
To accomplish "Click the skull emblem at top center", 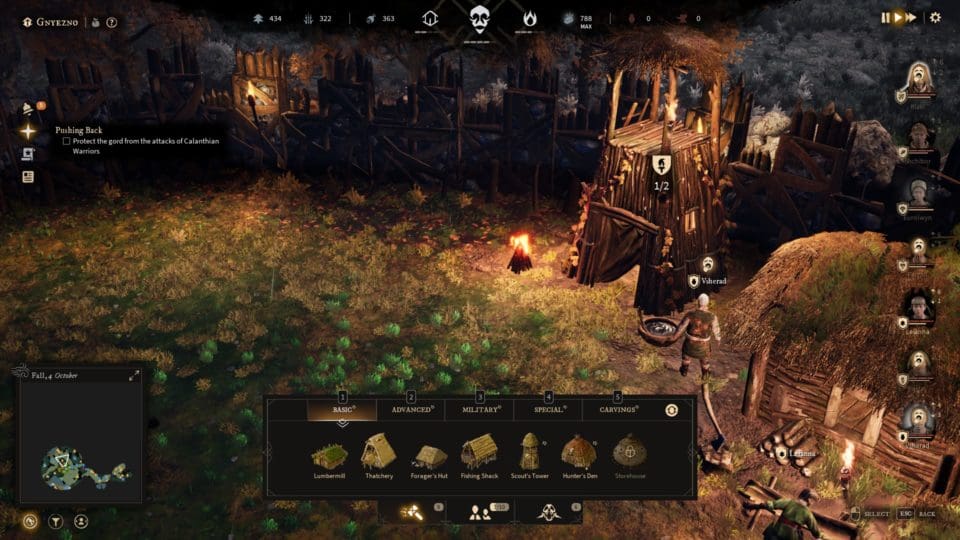I will click(x=480, y=18).
